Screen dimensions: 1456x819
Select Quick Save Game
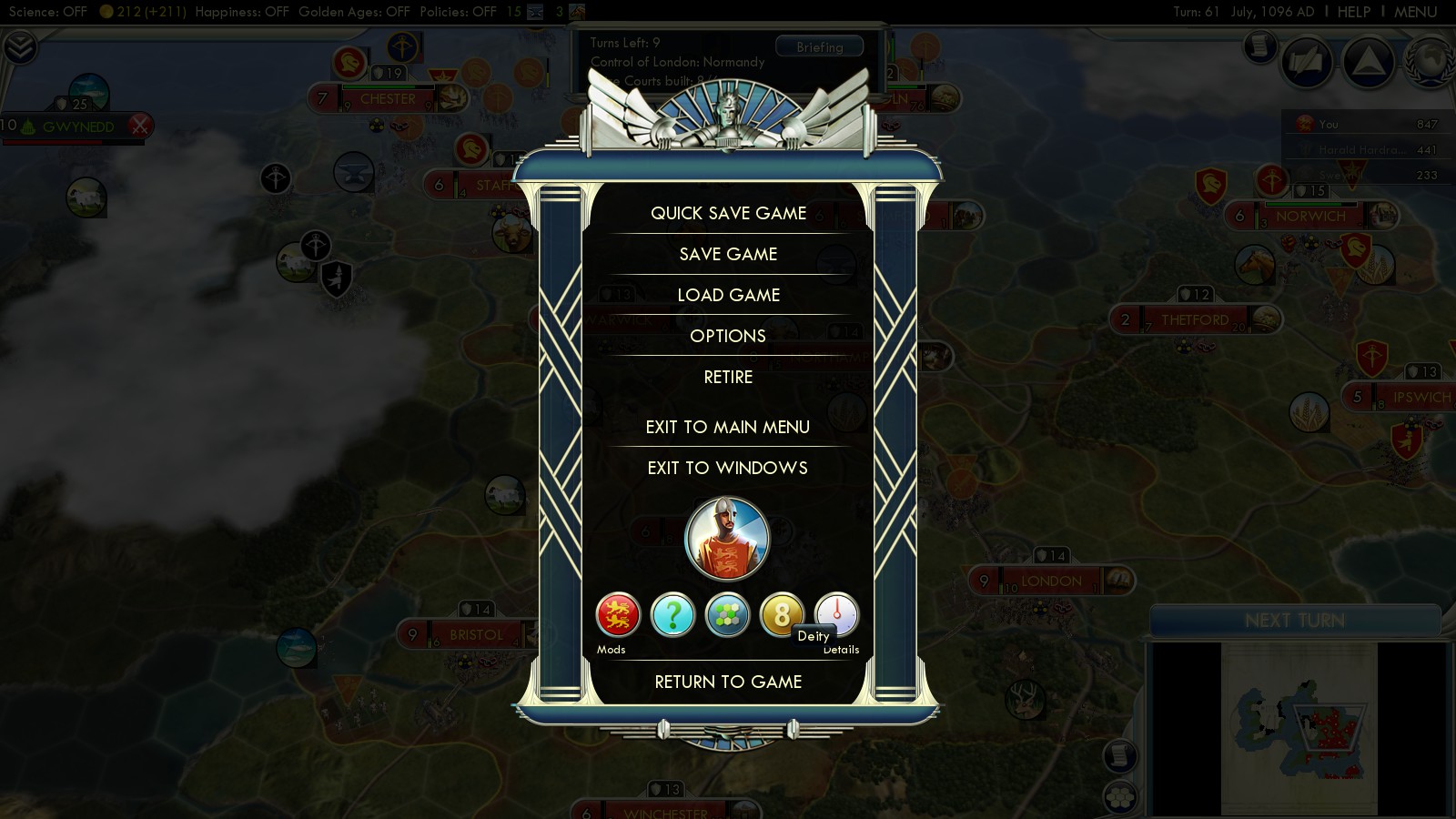(x=728, y=213)
